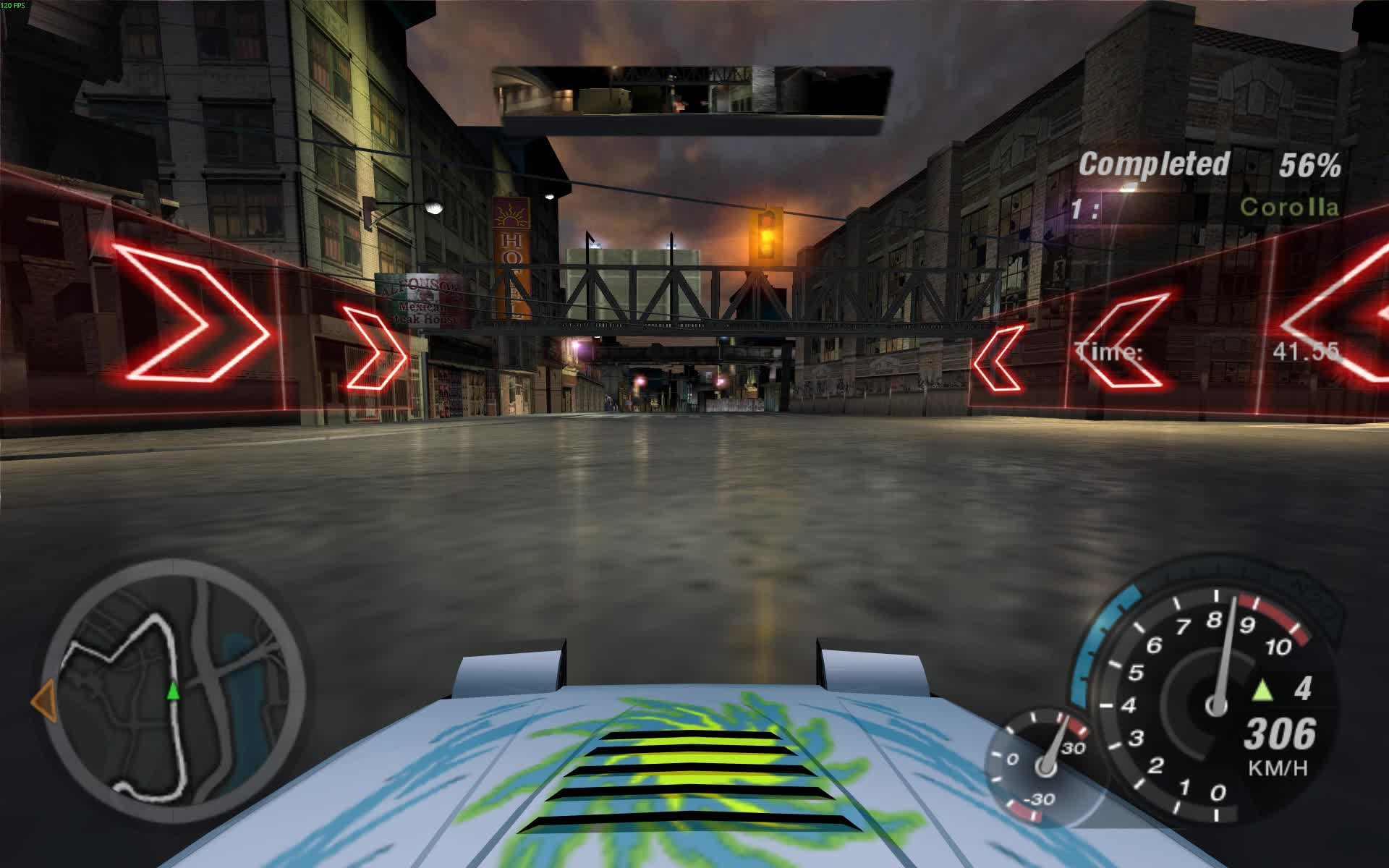1389x868 pixels.
Task: Click the Time label
Action: (1108, 350)
